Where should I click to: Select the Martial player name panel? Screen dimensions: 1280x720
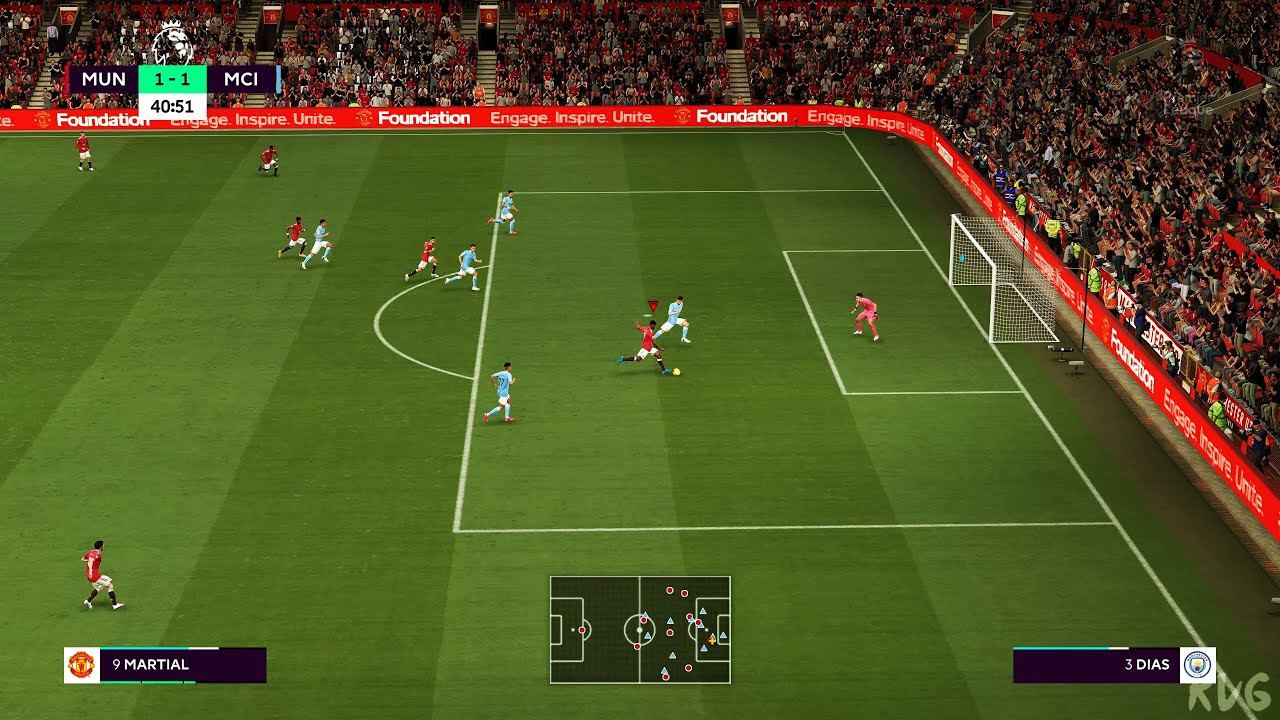[182, 665]
